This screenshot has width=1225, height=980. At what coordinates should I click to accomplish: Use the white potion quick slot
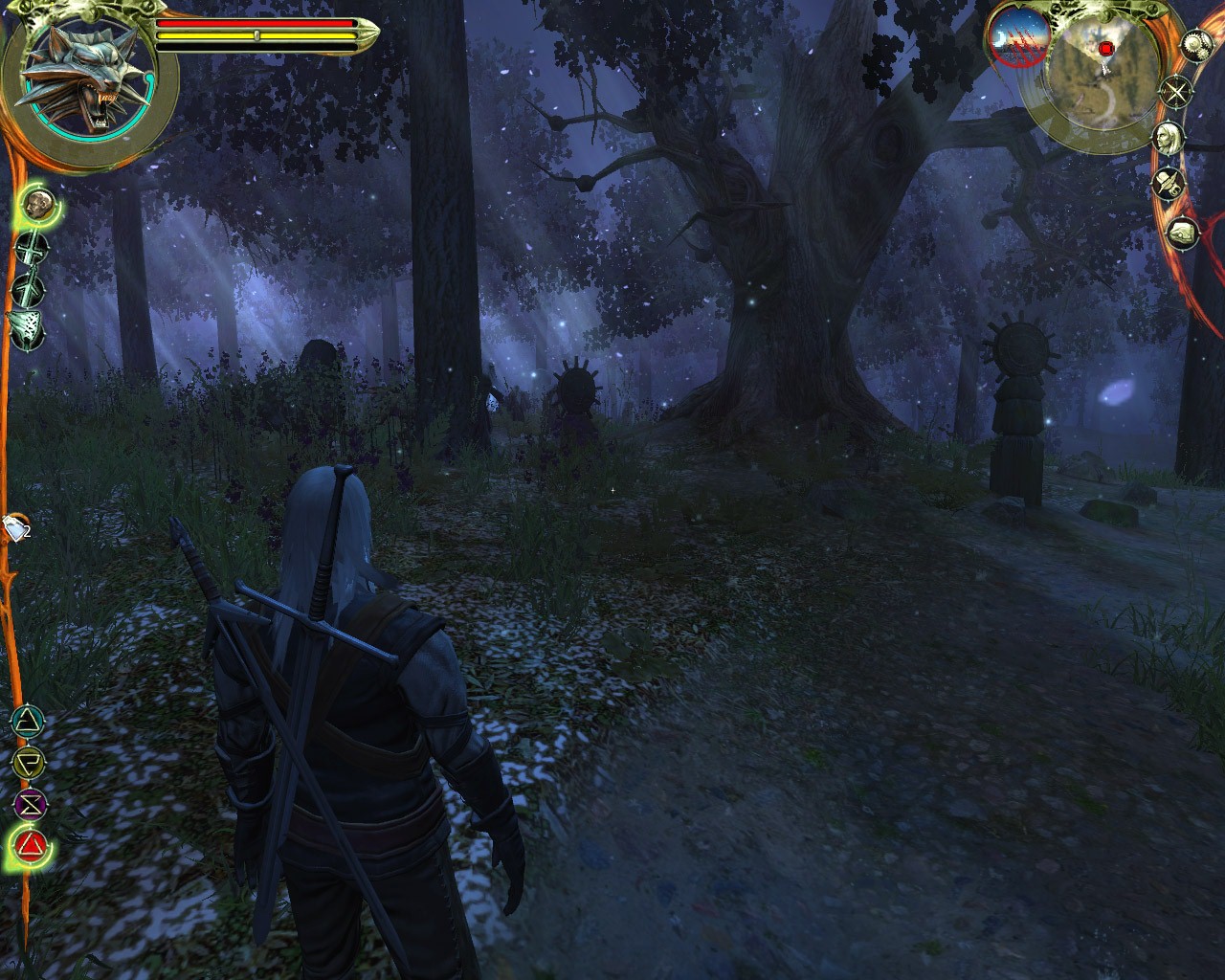click(x=16, y=526)
